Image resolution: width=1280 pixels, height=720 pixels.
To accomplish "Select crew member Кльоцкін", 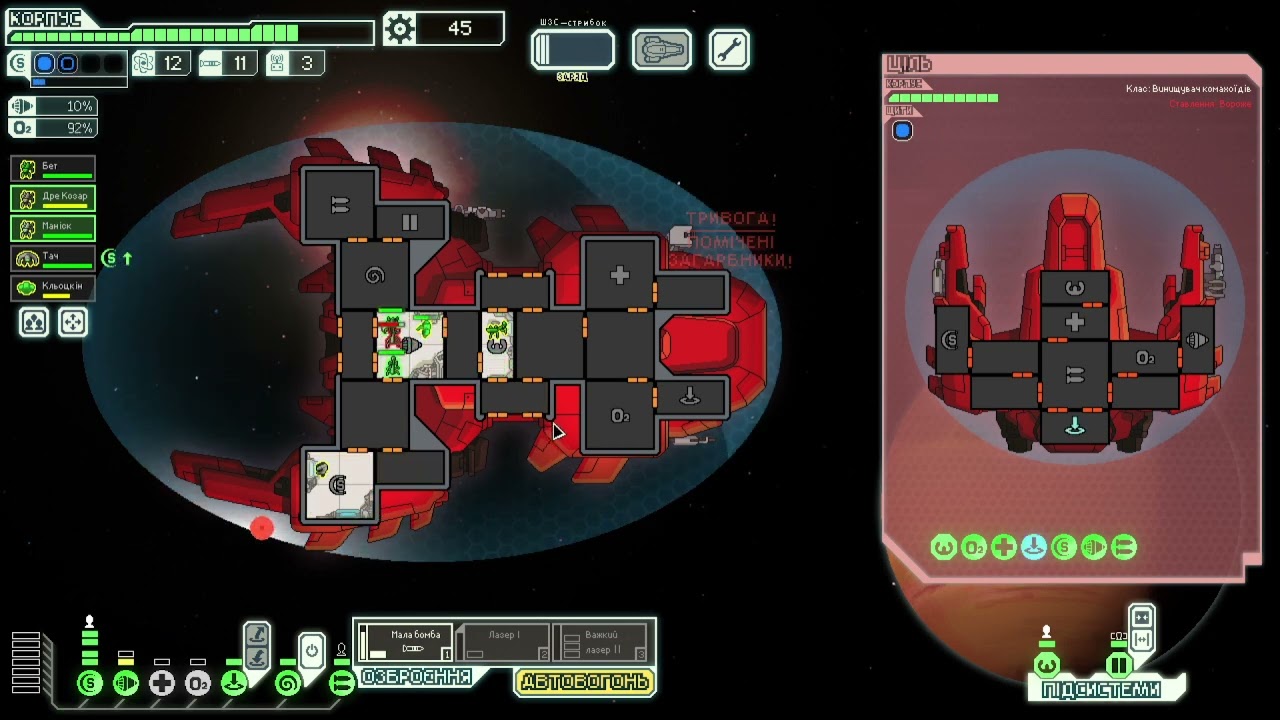I will (53, 288).
